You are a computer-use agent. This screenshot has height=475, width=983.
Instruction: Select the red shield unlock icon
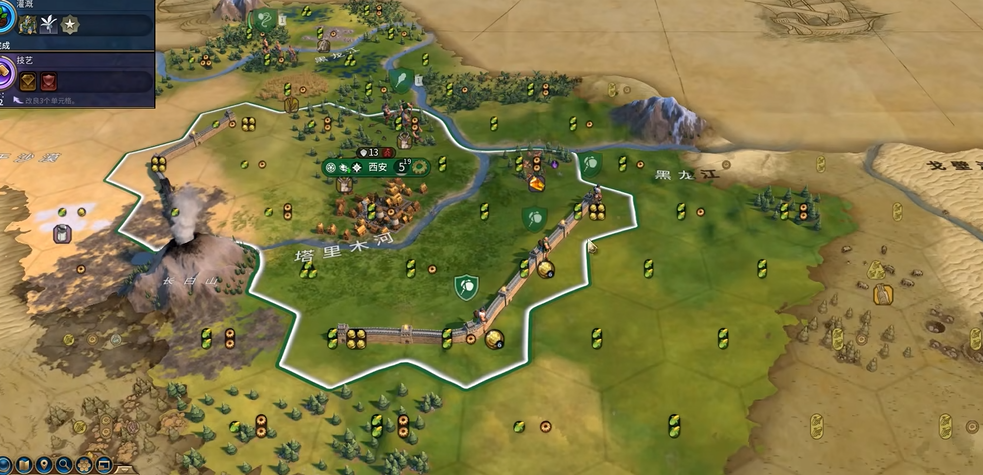pos(48,80)
